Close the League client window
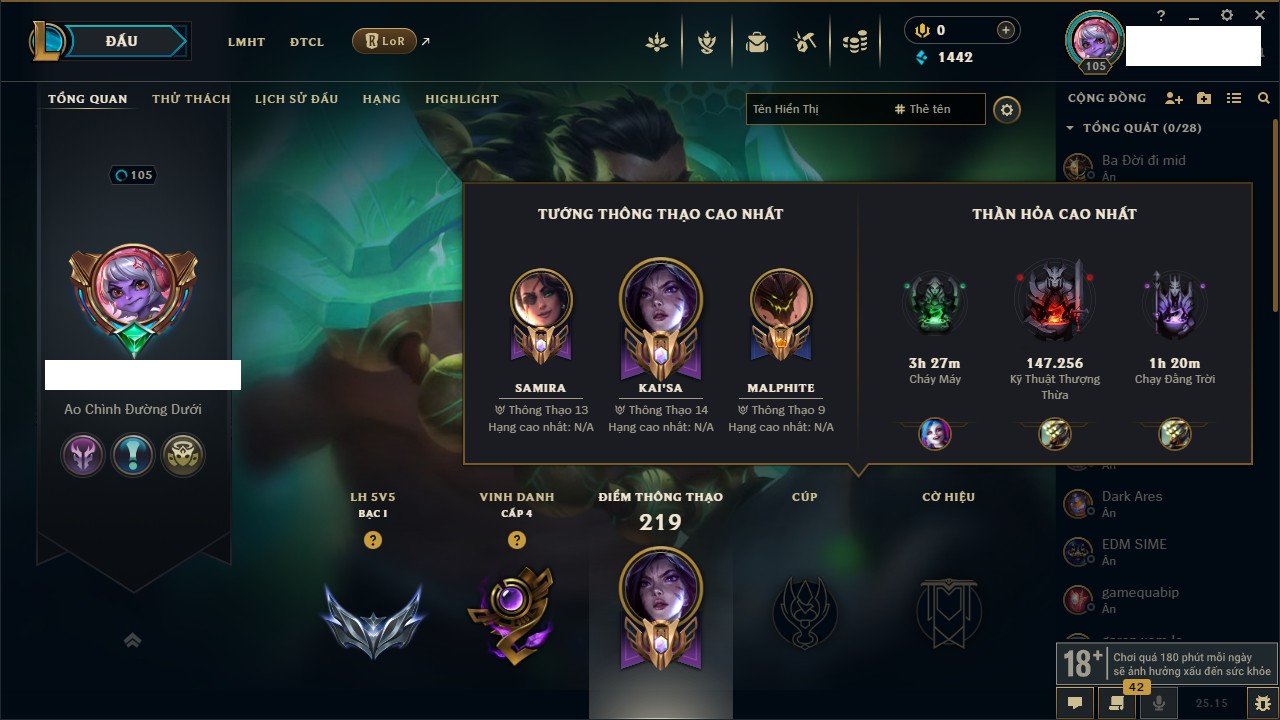Screen dimensions: 1280x720 pyautogui.click(x=1259, y=15)
